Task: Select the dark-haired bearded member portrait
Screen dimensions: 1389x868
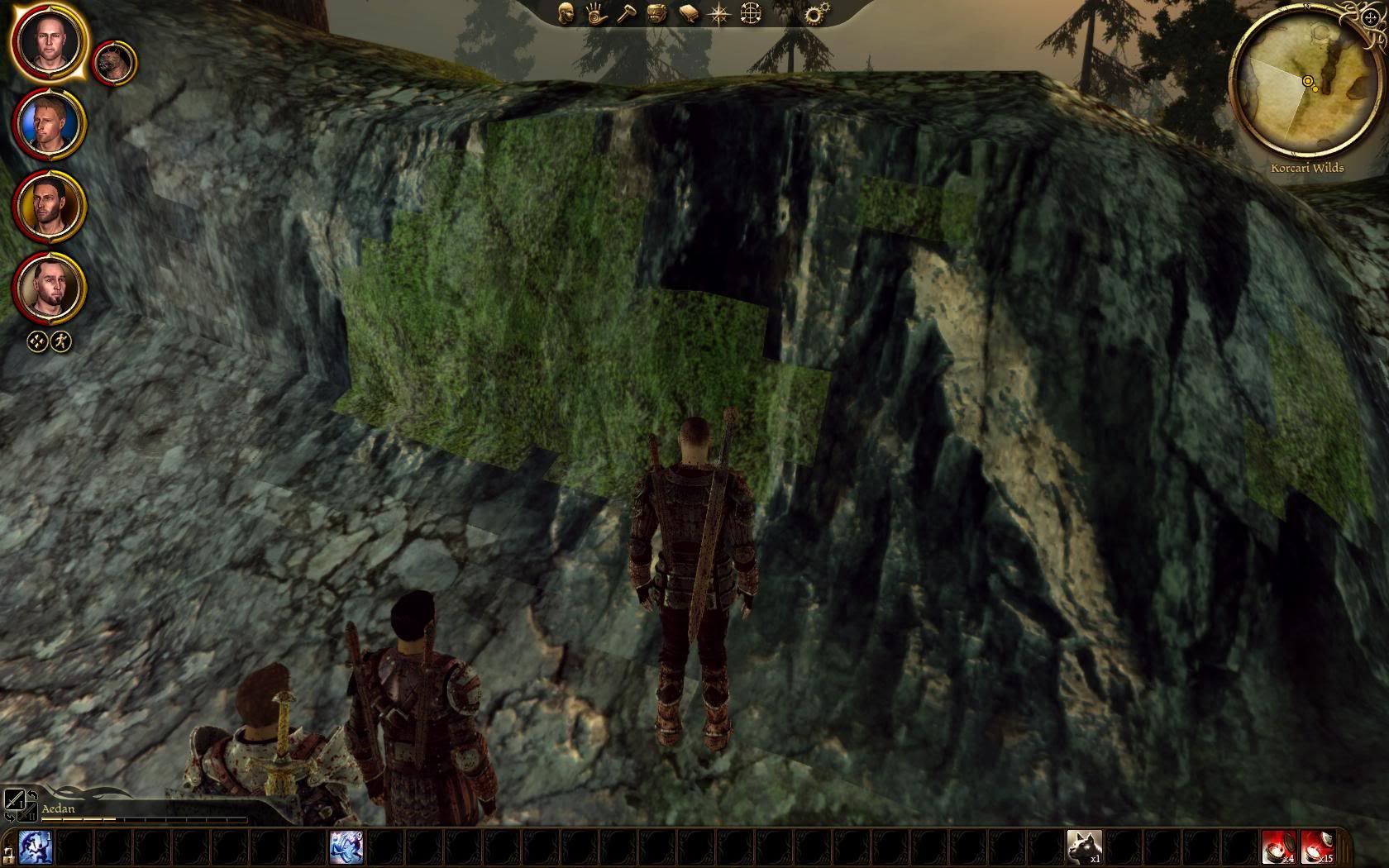Action: pos(49,205)
